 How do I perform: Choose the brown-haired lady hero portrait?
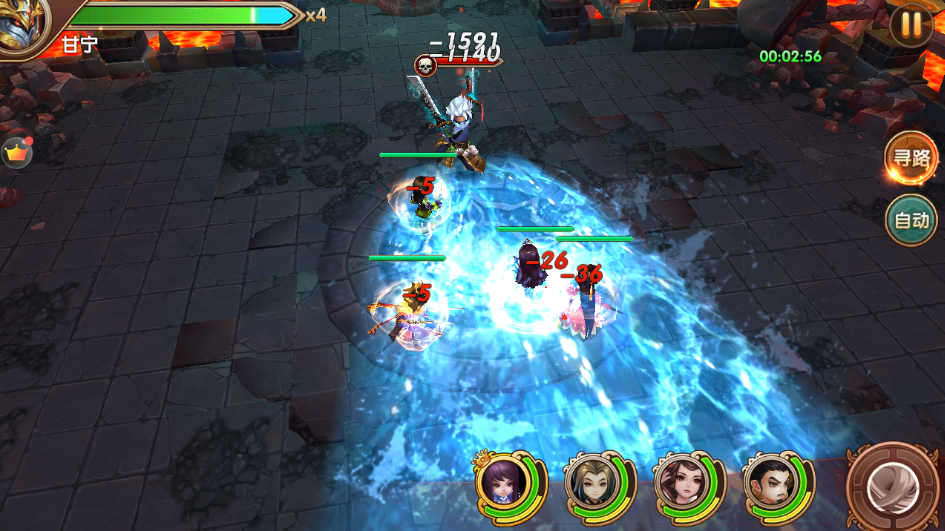pos(678,484)
